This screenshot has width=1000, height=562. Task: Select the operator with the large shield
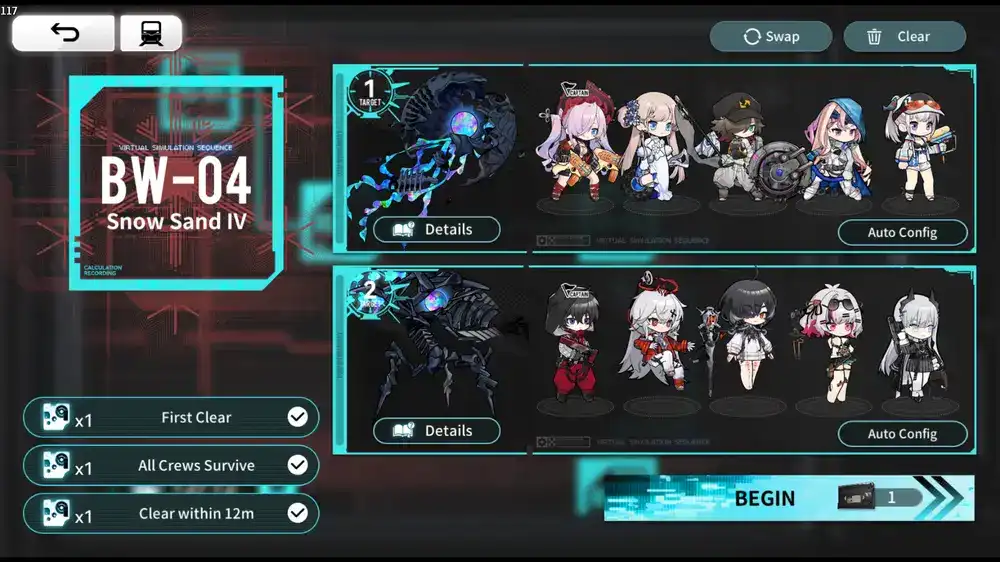(x=740, y=150)
